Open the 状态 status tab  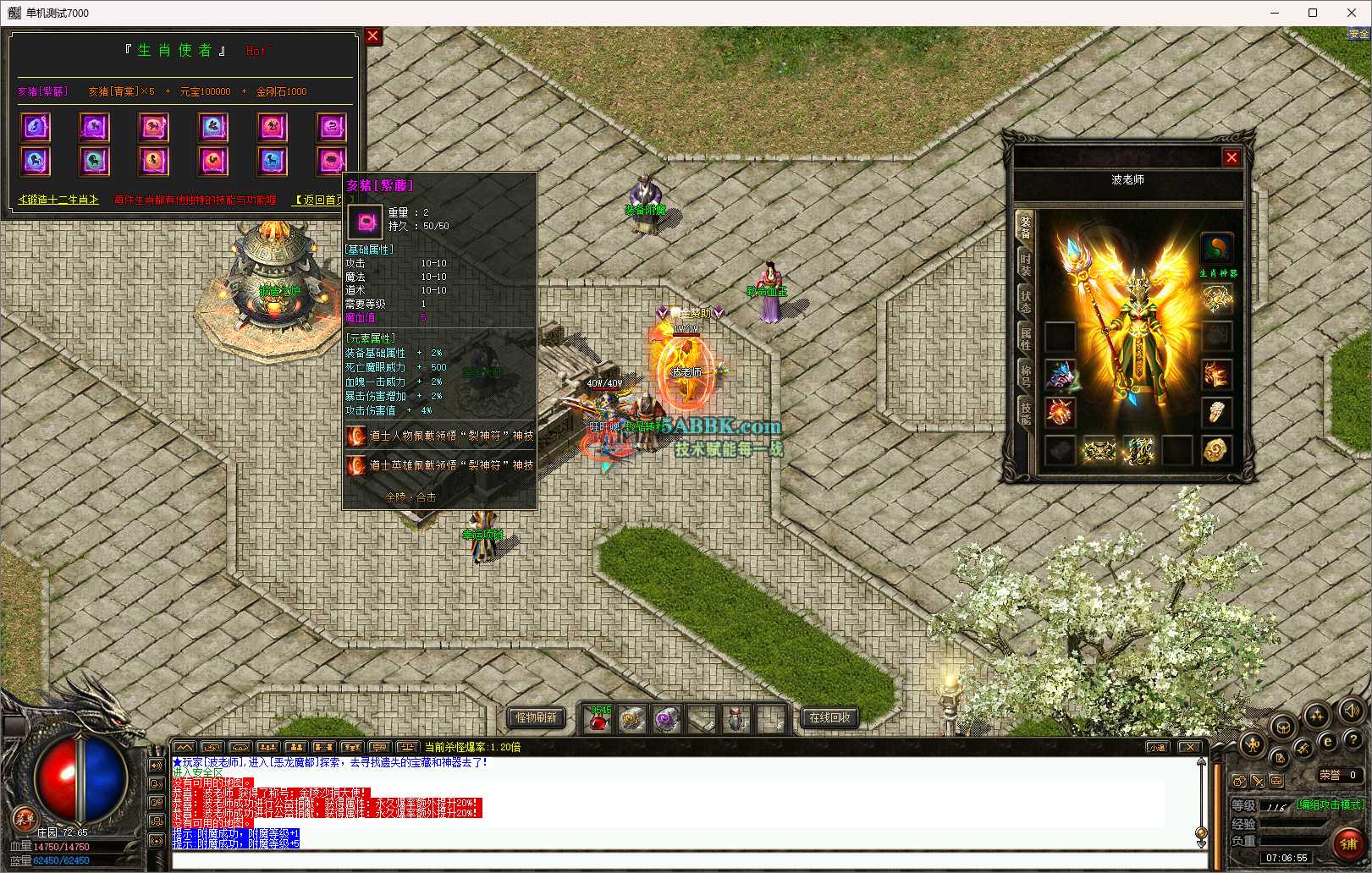point(1025,301)
